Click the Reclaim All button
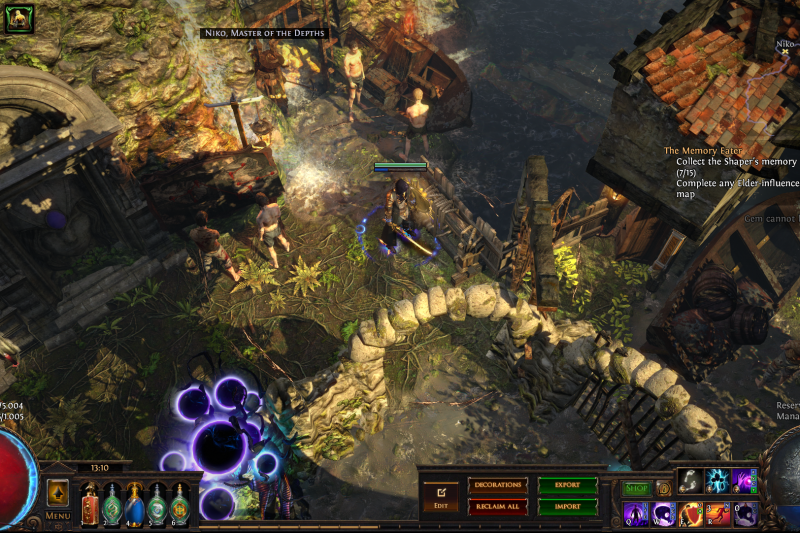This screenshot has height=533, width=800. (x=497, y=507)
